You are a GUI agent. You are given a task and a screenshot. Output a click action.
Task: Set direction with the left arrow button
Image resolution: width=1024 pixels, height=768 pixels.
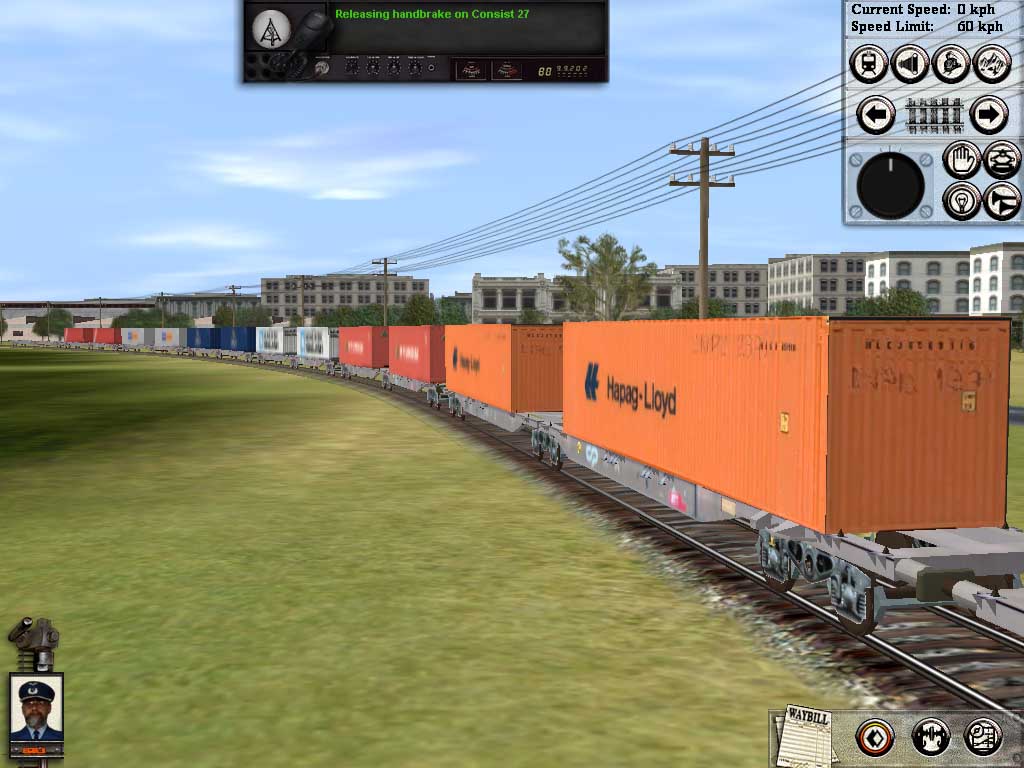876,115
